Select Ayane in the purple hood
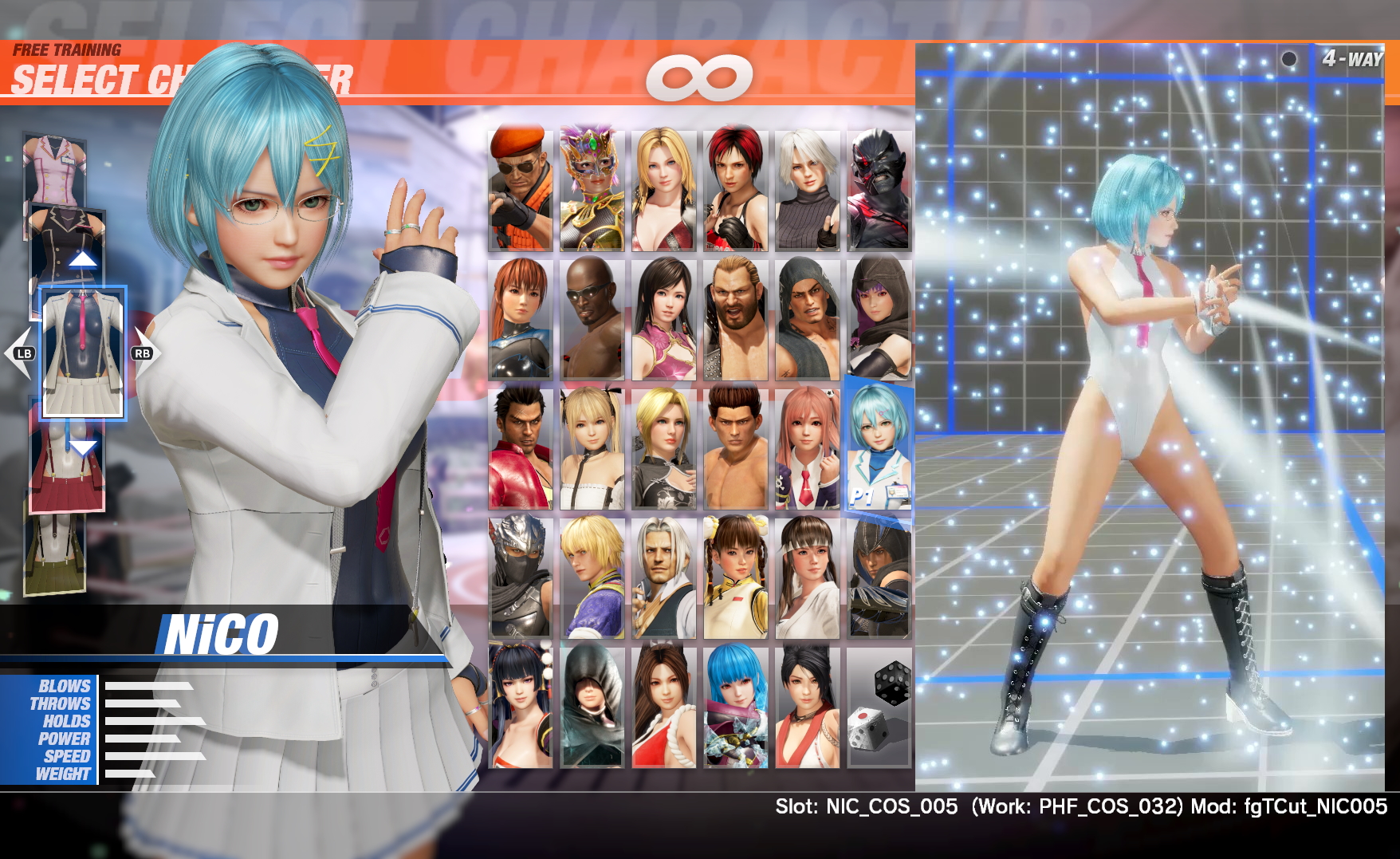This screenshot has height=859, width=1400. tap(879, 319)
